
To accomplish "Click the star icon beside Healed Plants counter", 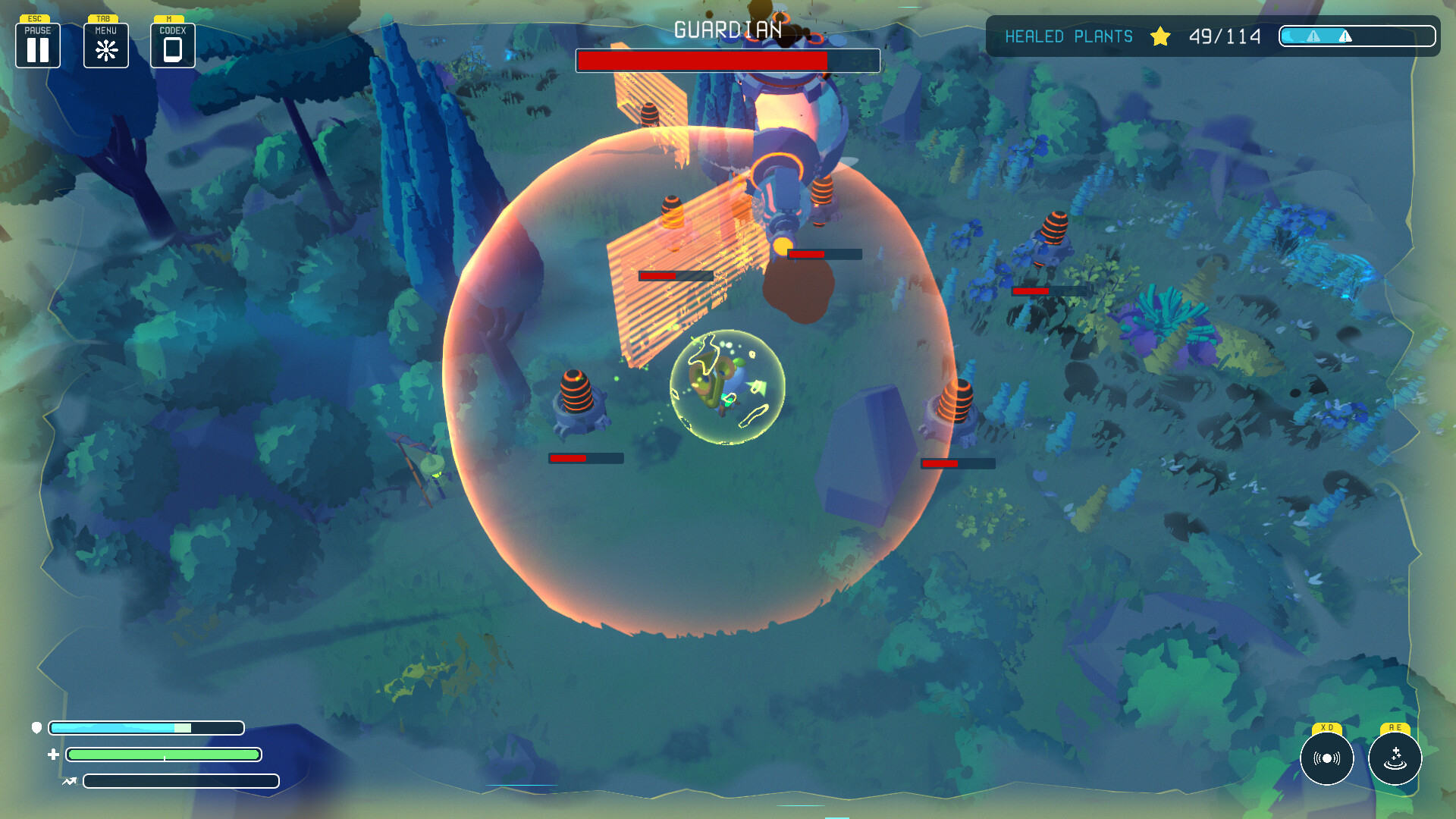I will (1161, 36).
